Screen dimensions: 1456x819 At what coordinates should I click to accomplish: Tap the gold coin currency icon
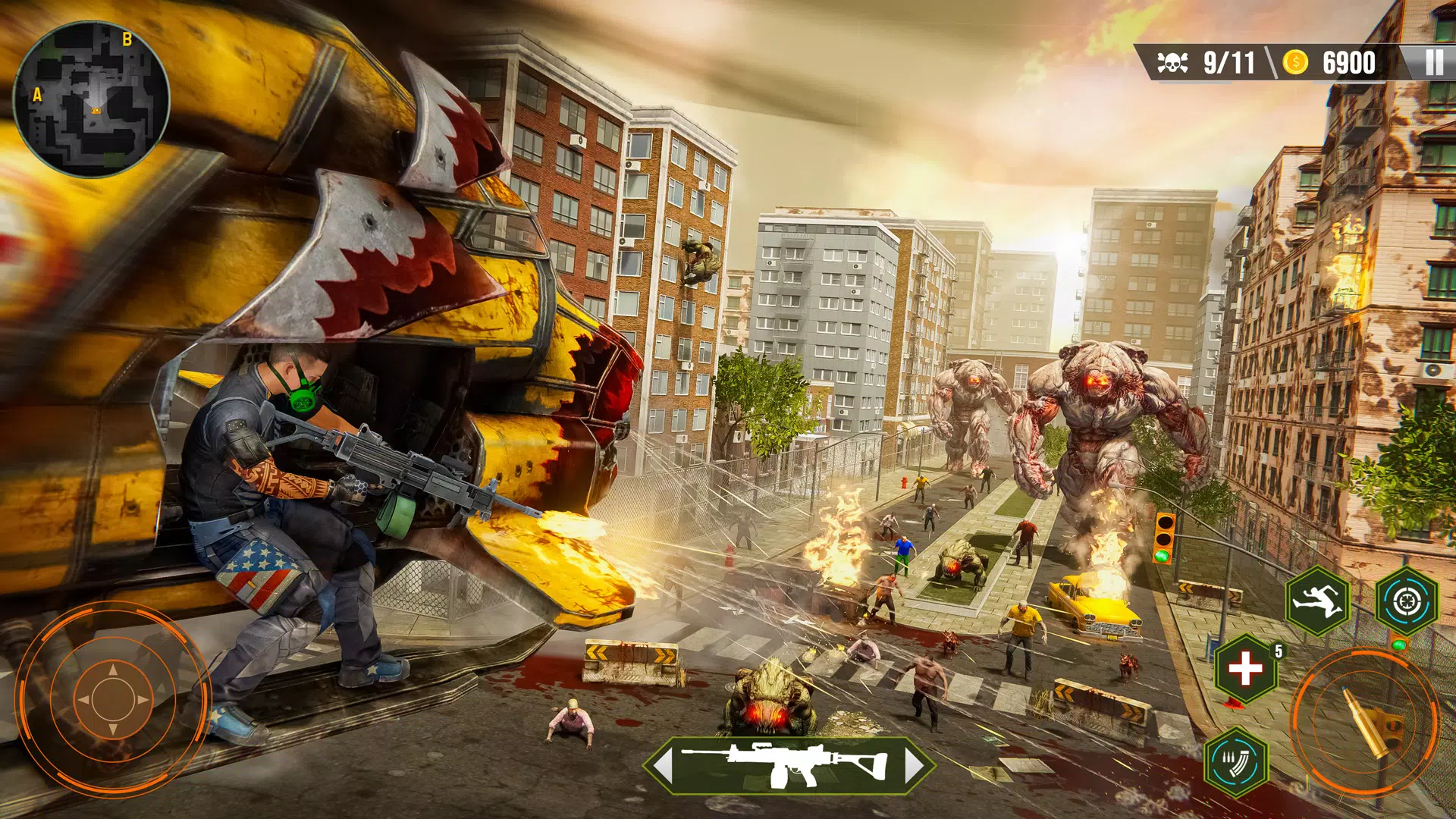[1297, 61]
